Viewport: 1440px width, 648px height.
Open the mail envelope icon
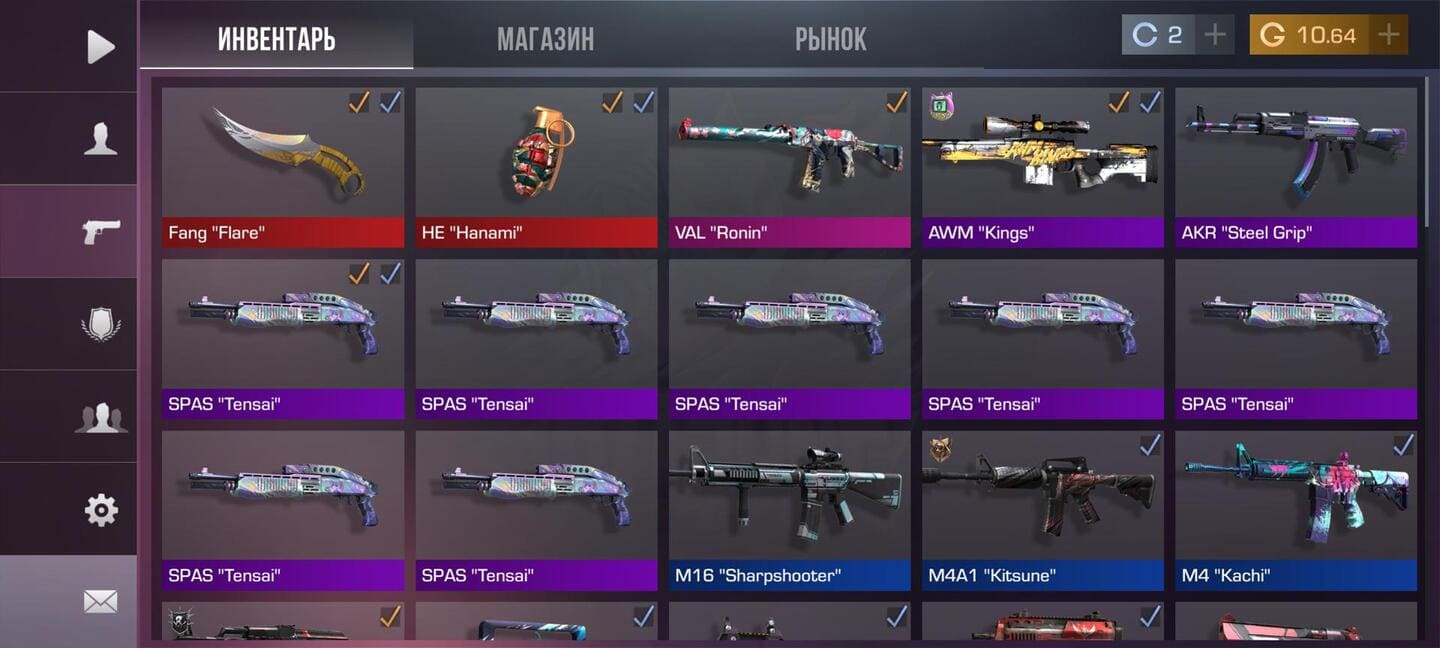point(100,601)
